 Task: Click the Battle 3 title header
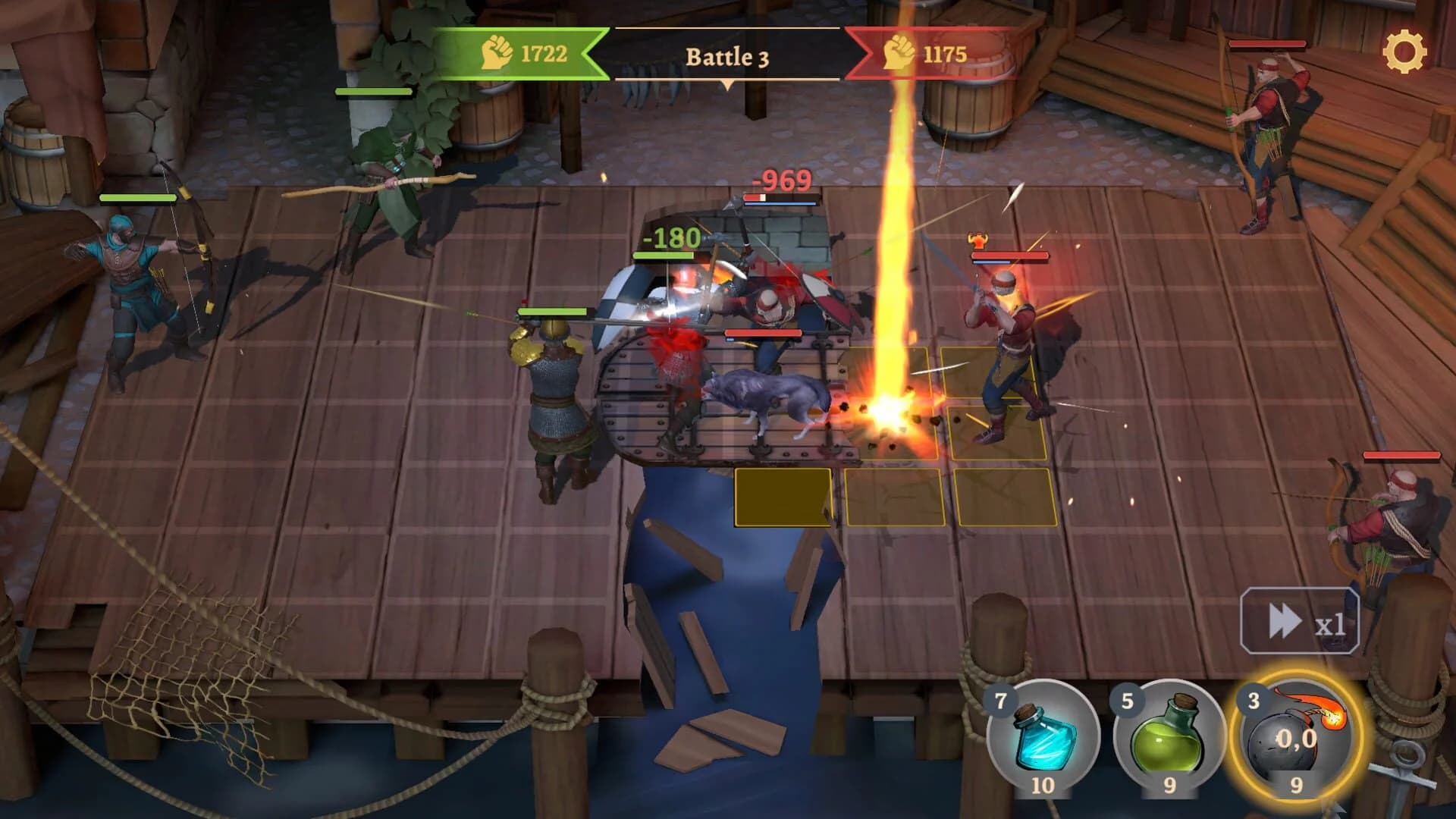tap(726, 57)
